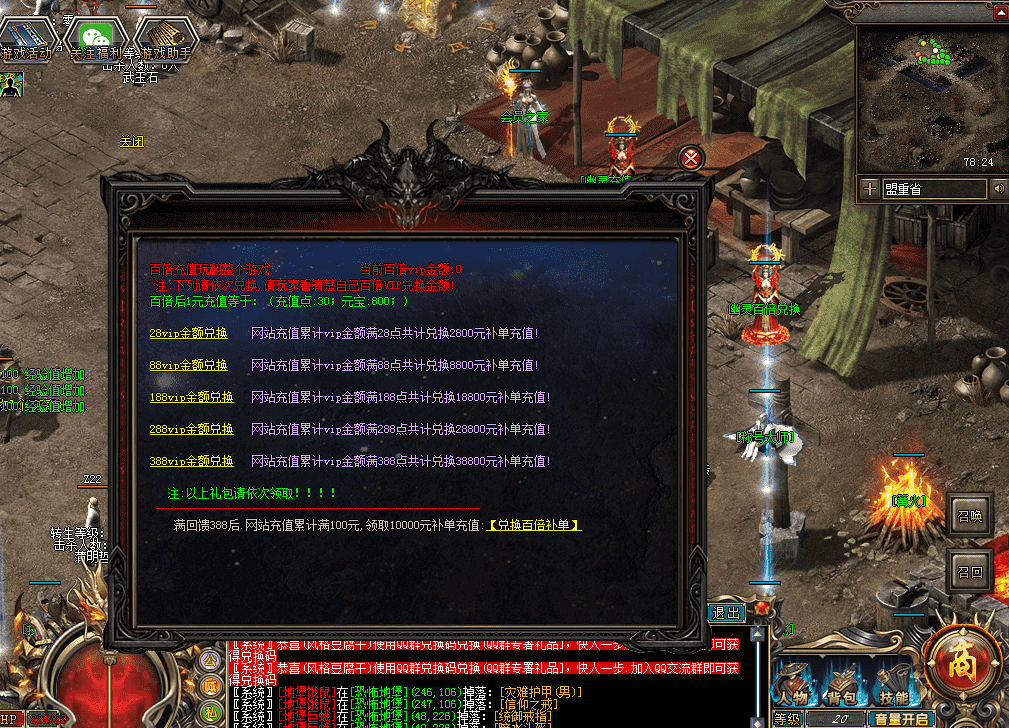The image size is (1009, 728).
Task: Open the 背包 bag inventory
Action: pos(844,687)
